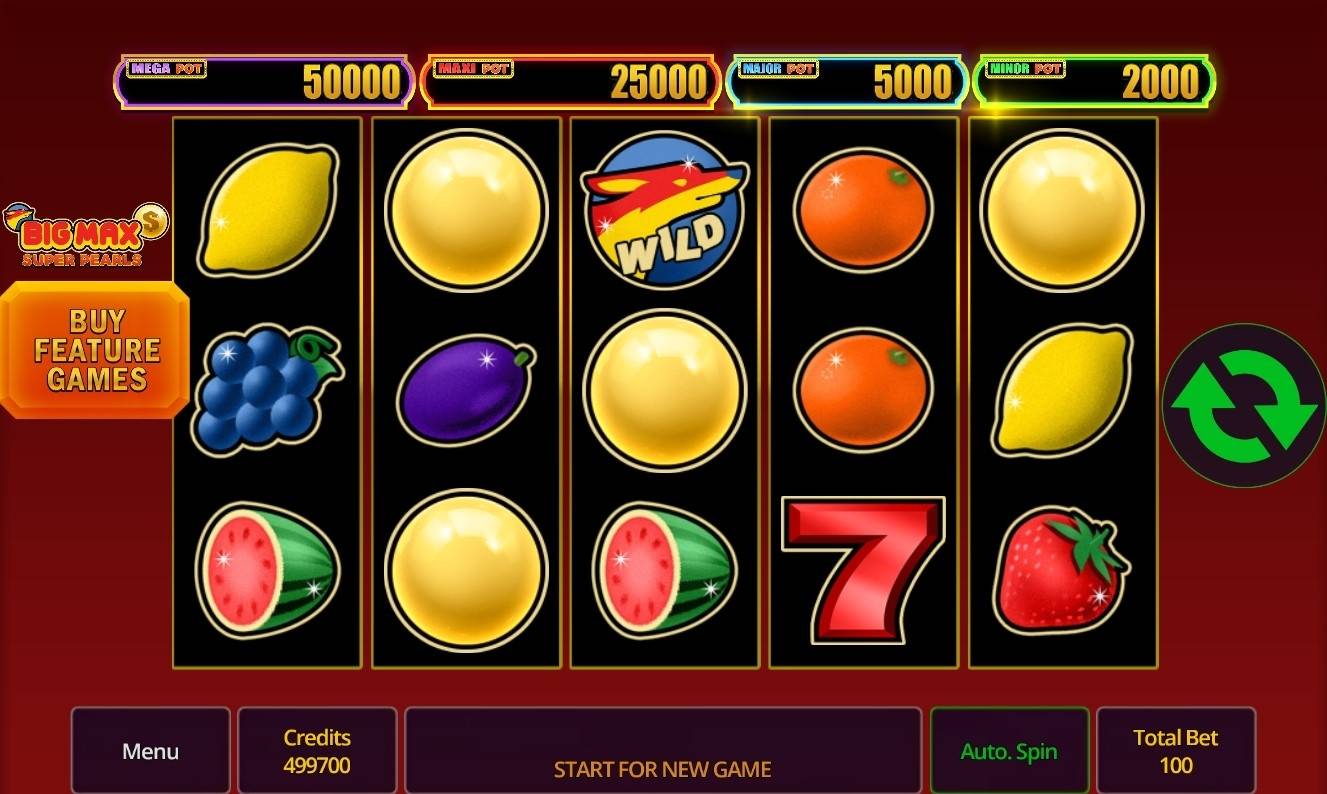Image resolution: width=1327 pixels, height=794 pixels.
Task: Enable Auto Spin mode
Action: coord(1009,750)
